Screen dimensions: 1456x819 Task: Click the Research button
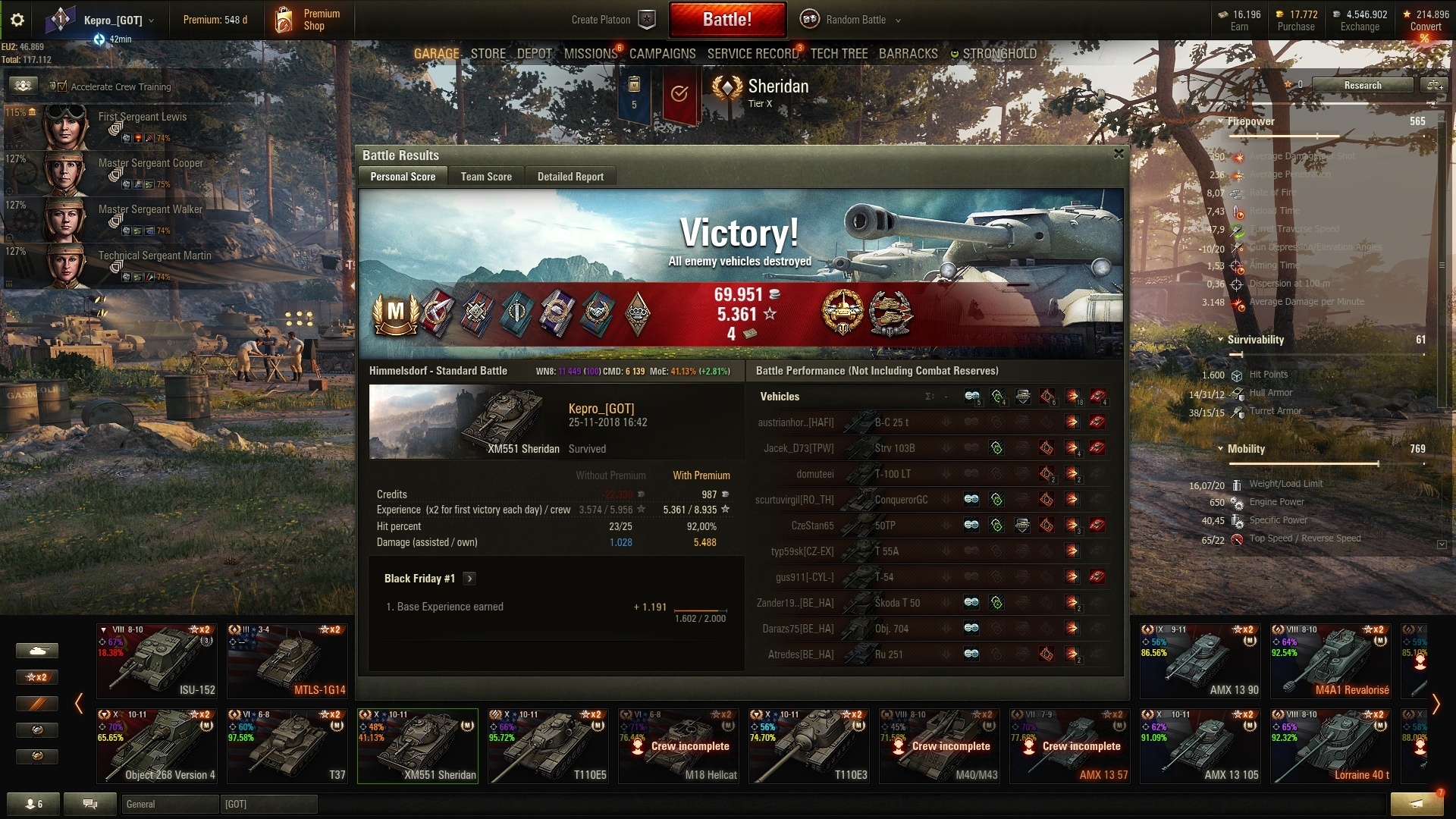click(x=1362, y=85)
